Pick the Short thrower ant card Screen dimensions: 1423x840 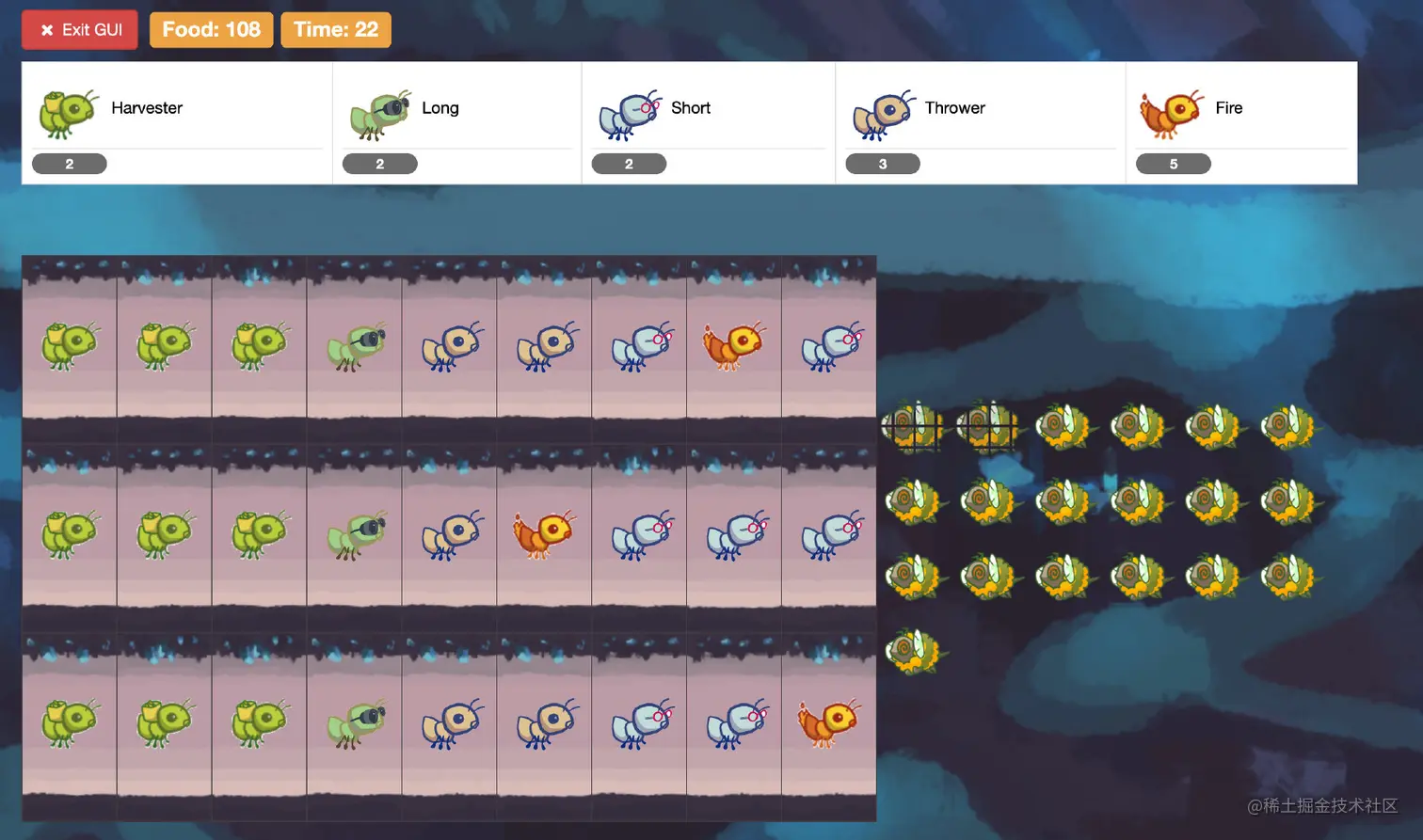tap(708, 122)
